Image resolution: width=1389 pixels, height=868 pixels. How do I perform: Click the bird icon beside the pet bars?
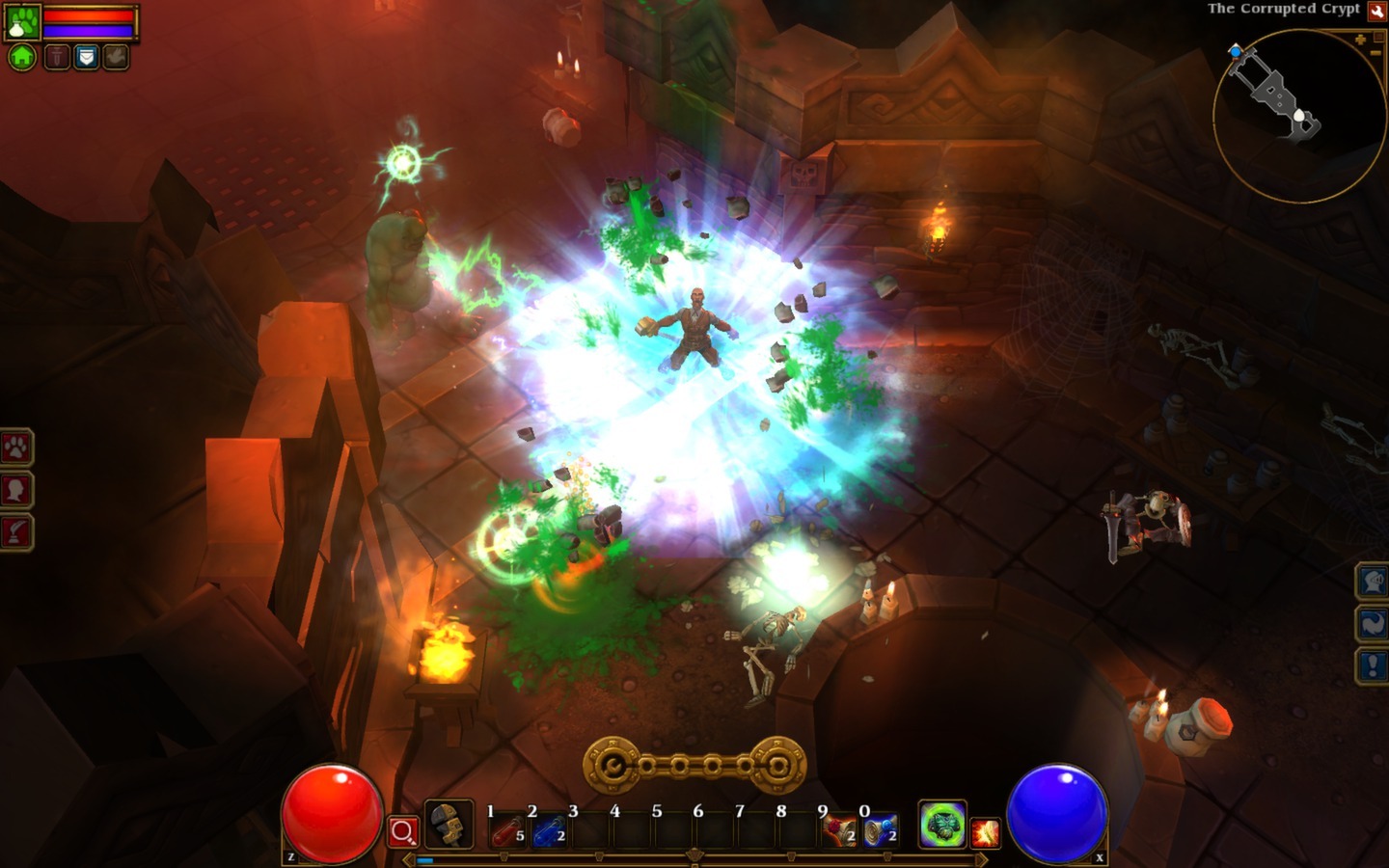114,56
